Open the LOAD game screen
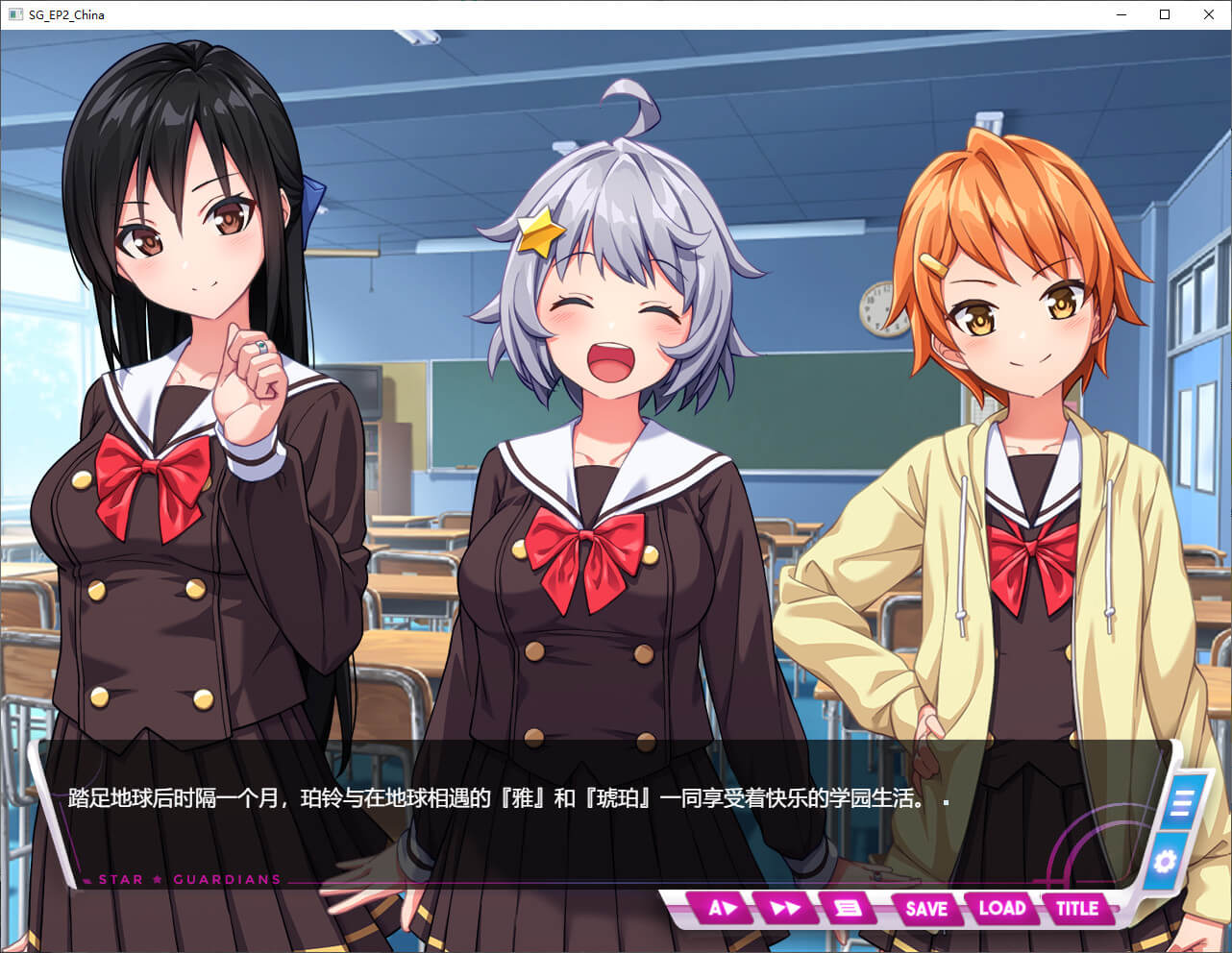 1001,908
